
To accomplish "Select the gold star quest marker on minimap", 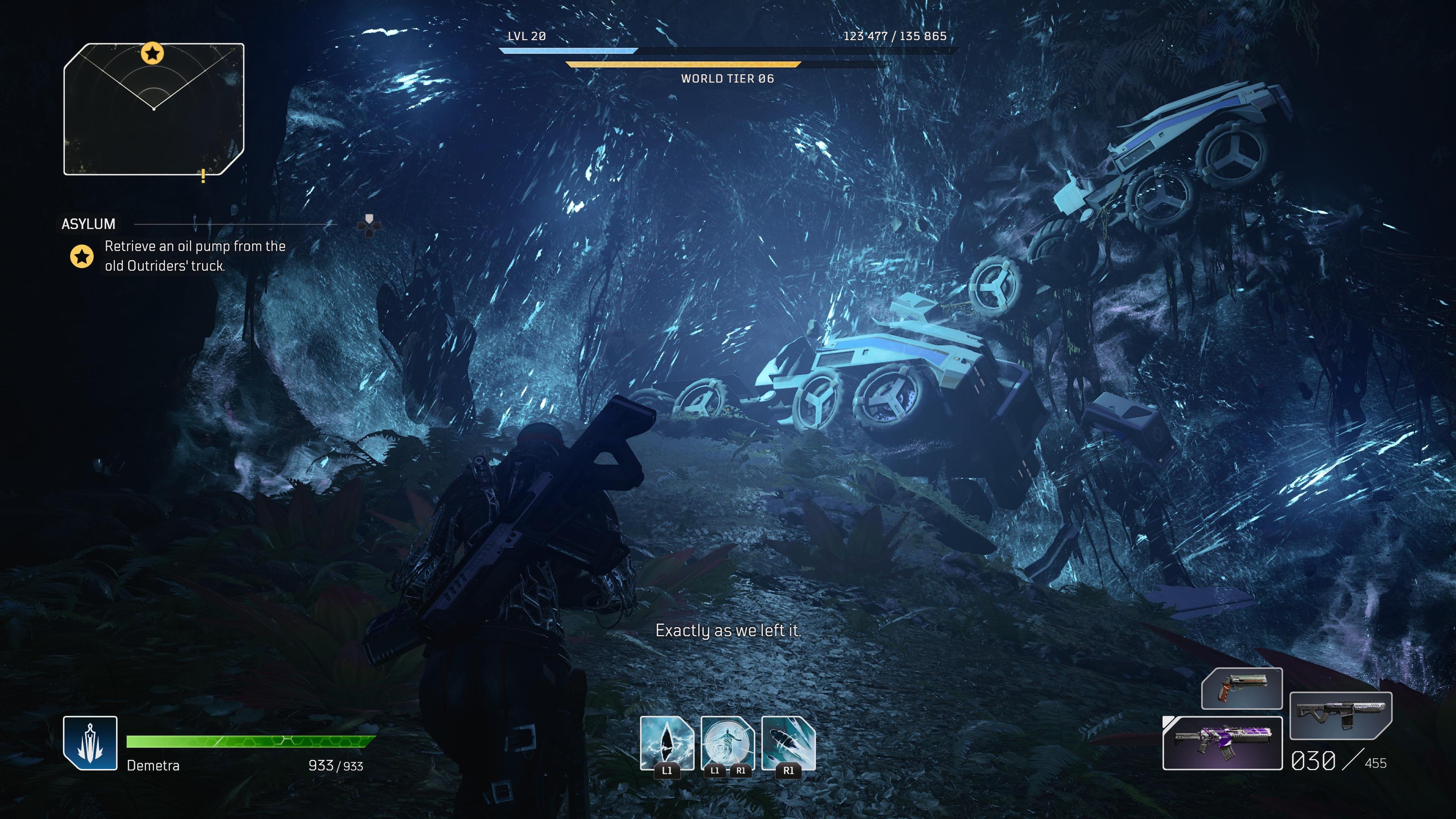I will coord(152,54).
